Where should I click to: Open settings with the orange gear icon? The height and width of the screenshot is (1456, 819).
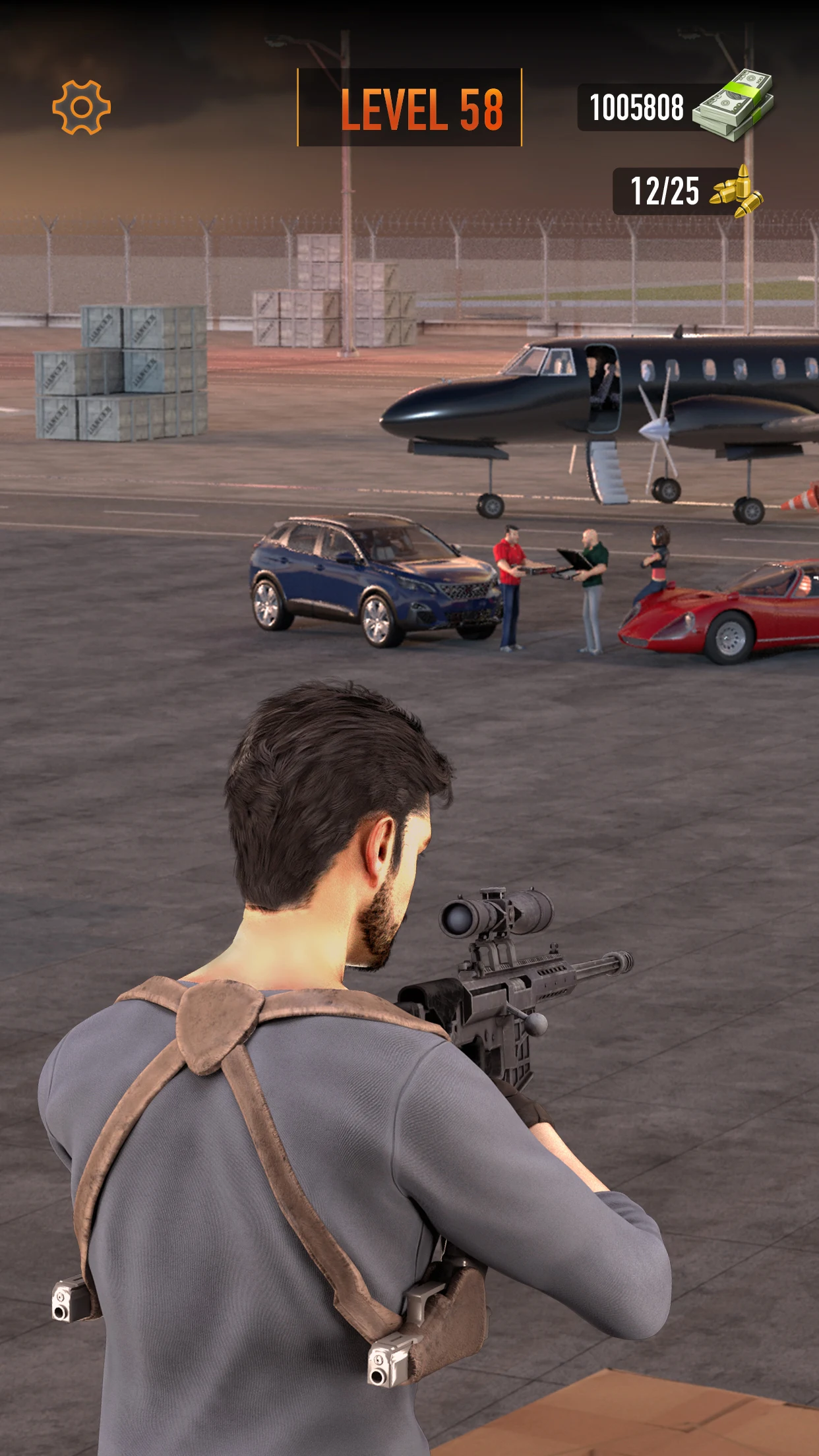coord(81,107)
